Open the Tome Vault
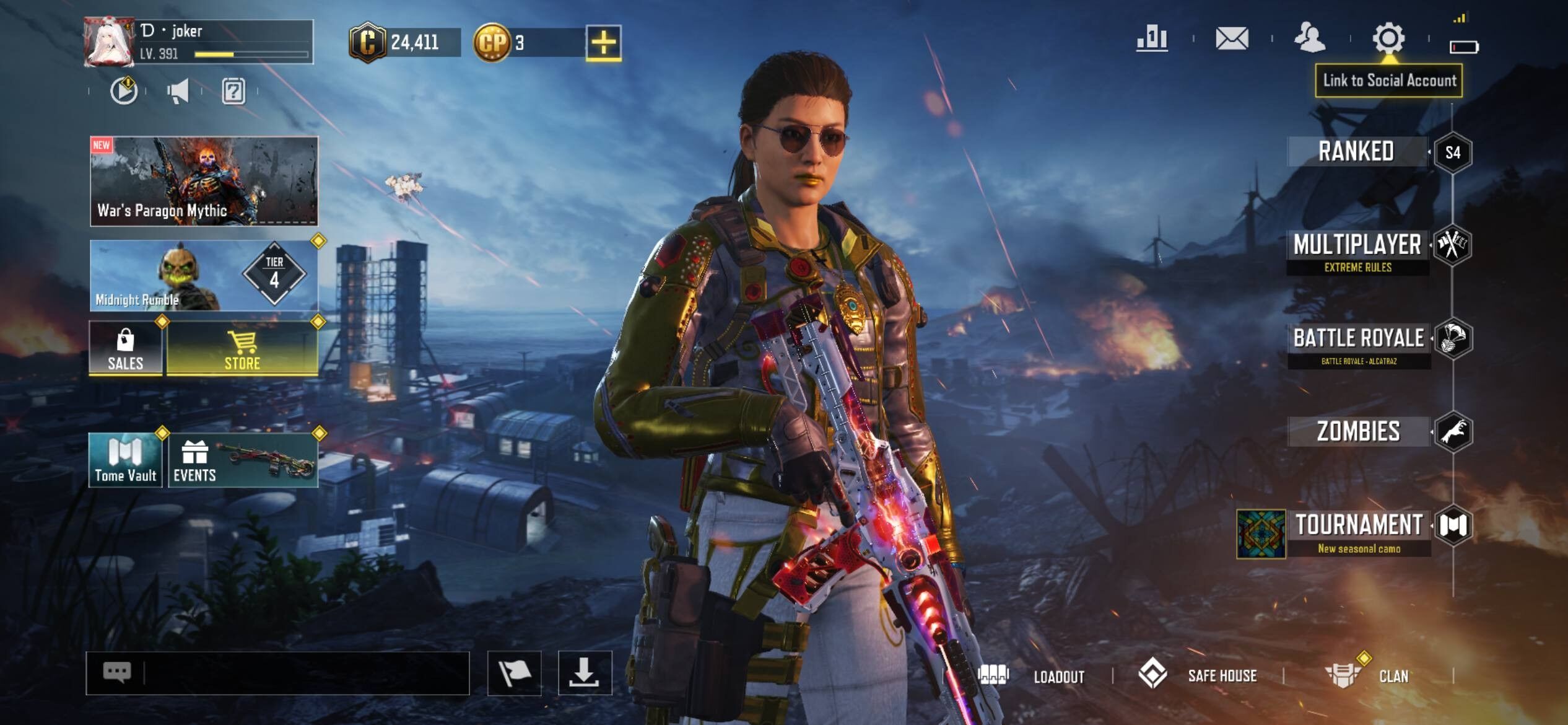Screen dimensions: 1568x725 coord(125,460)
